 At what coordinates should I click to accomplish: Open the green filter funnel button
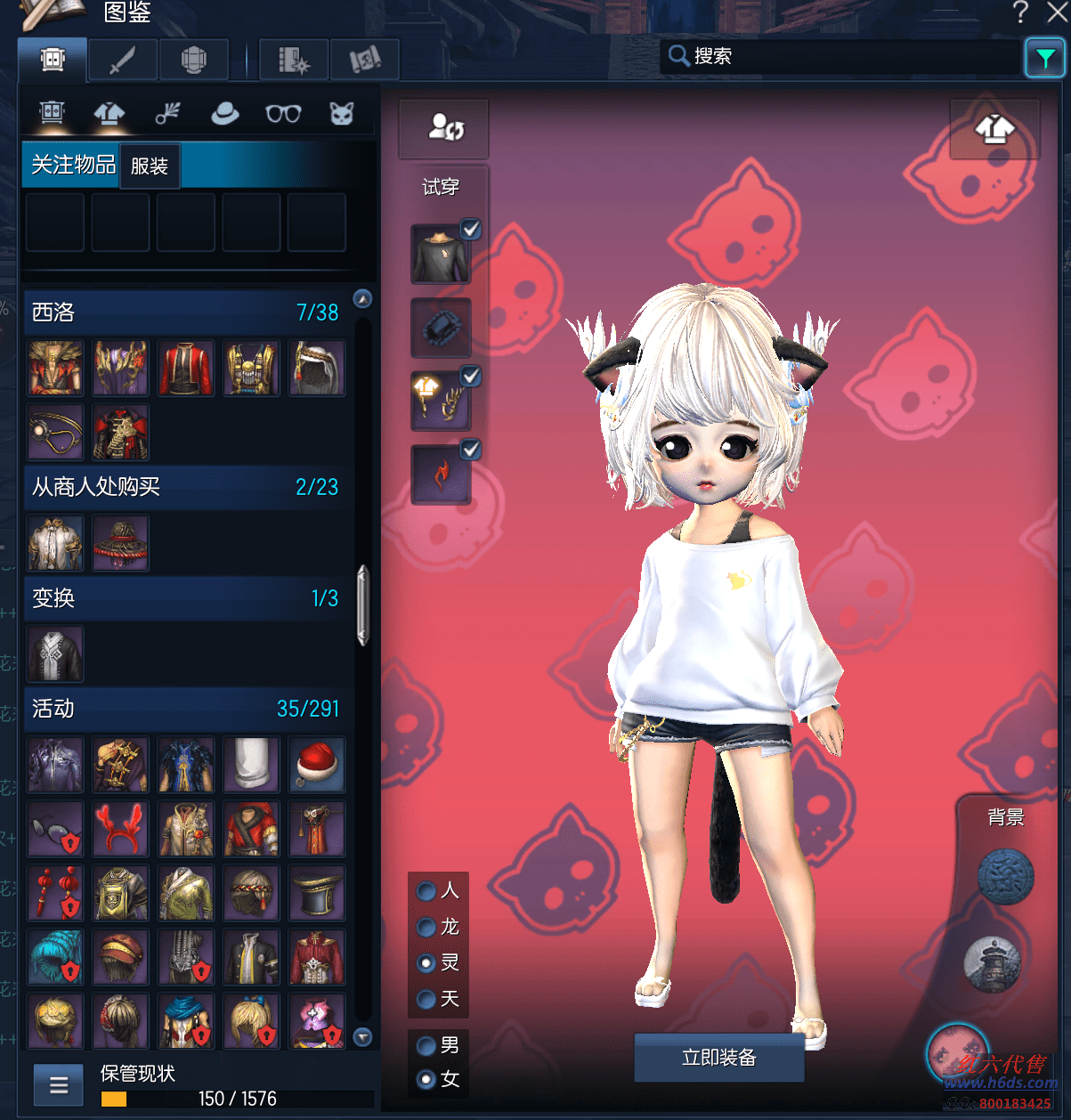point(1044,59)
